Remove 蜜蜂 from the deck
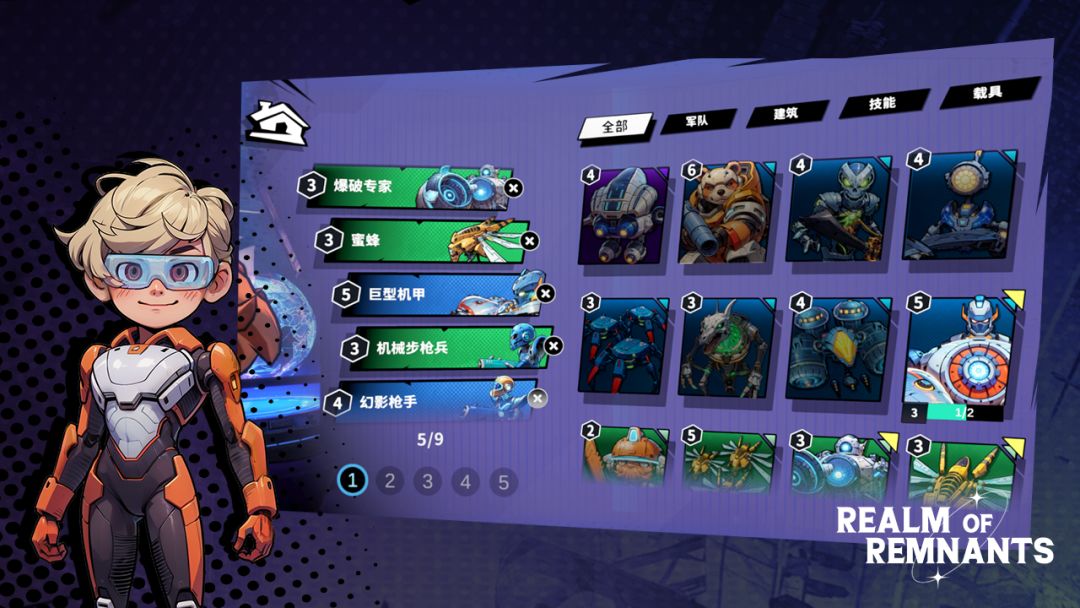Screen dimensions: 1080x608 point(530,240)
